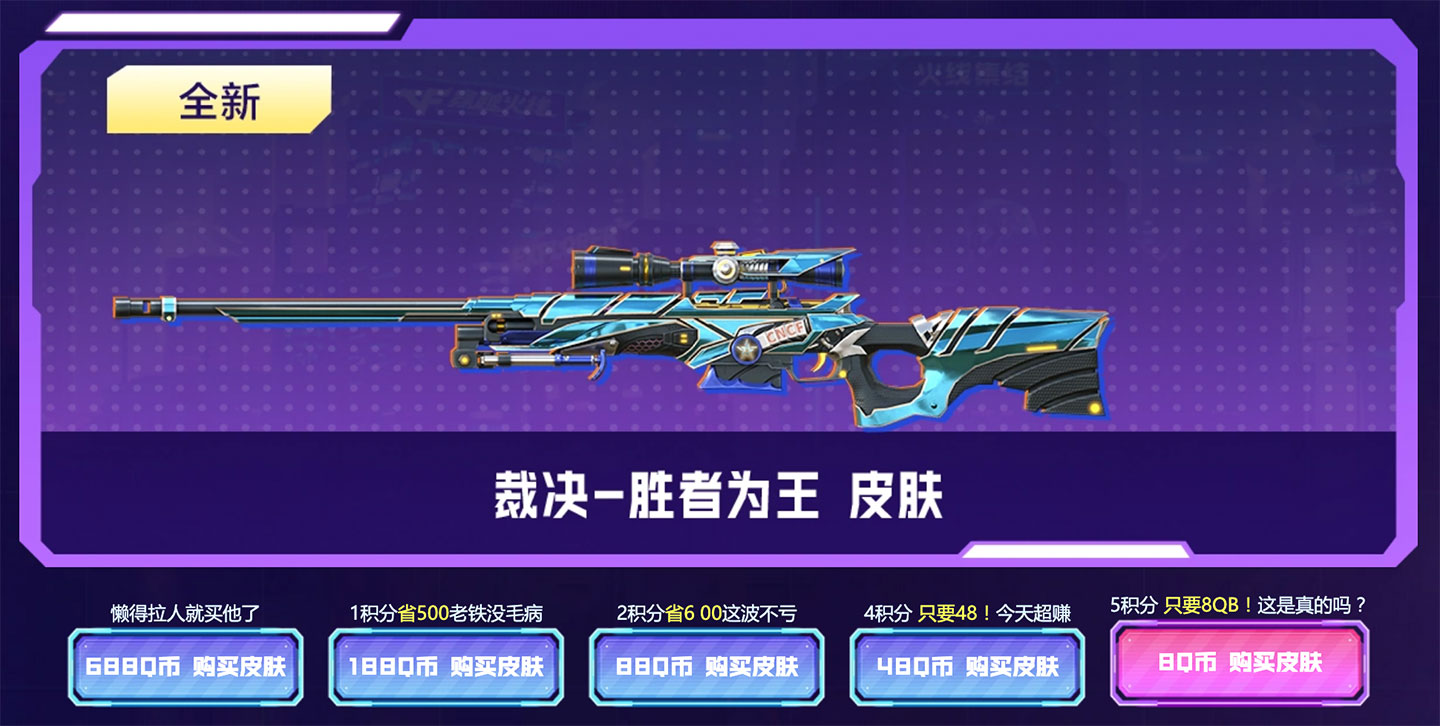This screenshot has width=1440, height=726.
Task: Click the 1积分省500老铁没毛病 label
Action: tap(447, 612)
